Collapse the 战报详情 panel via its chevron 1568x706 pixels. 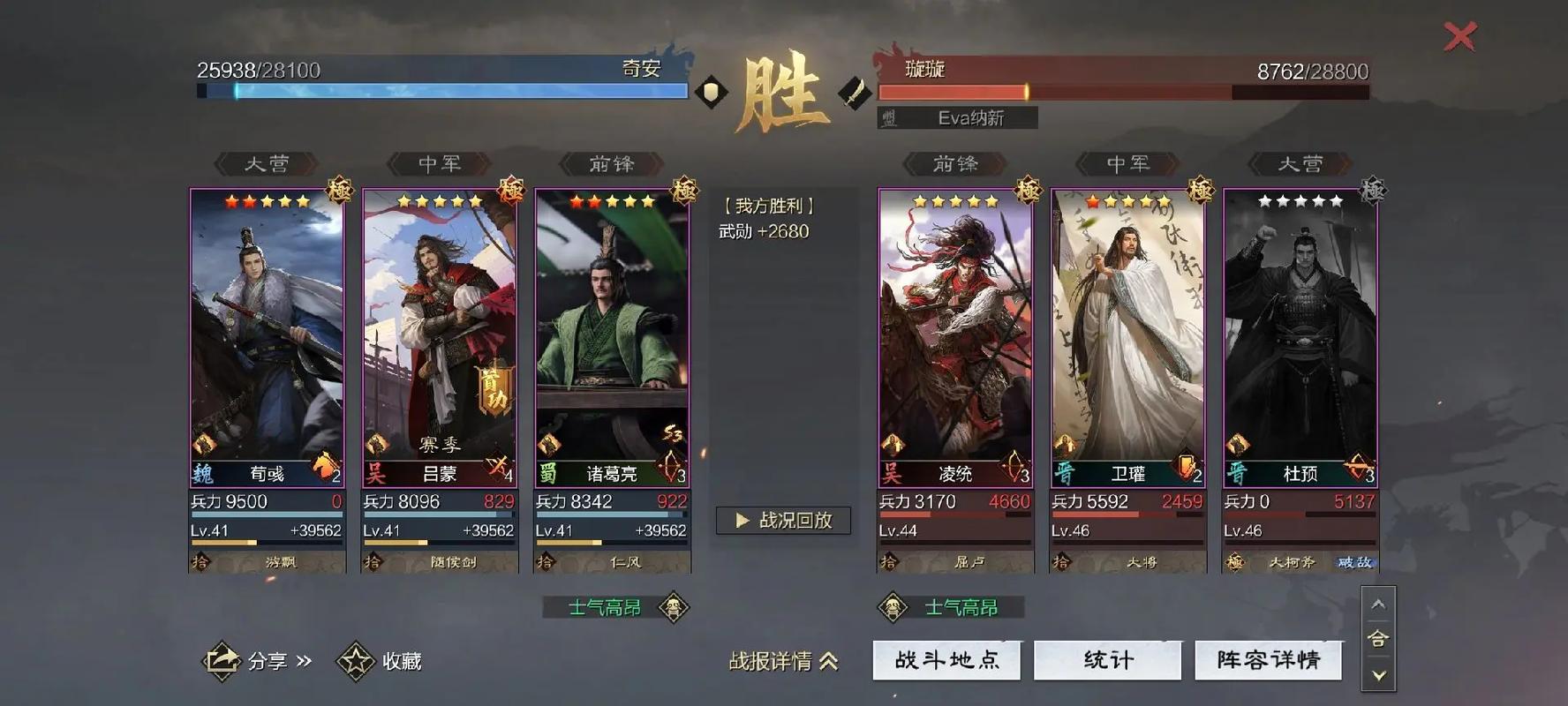(830, 662)
